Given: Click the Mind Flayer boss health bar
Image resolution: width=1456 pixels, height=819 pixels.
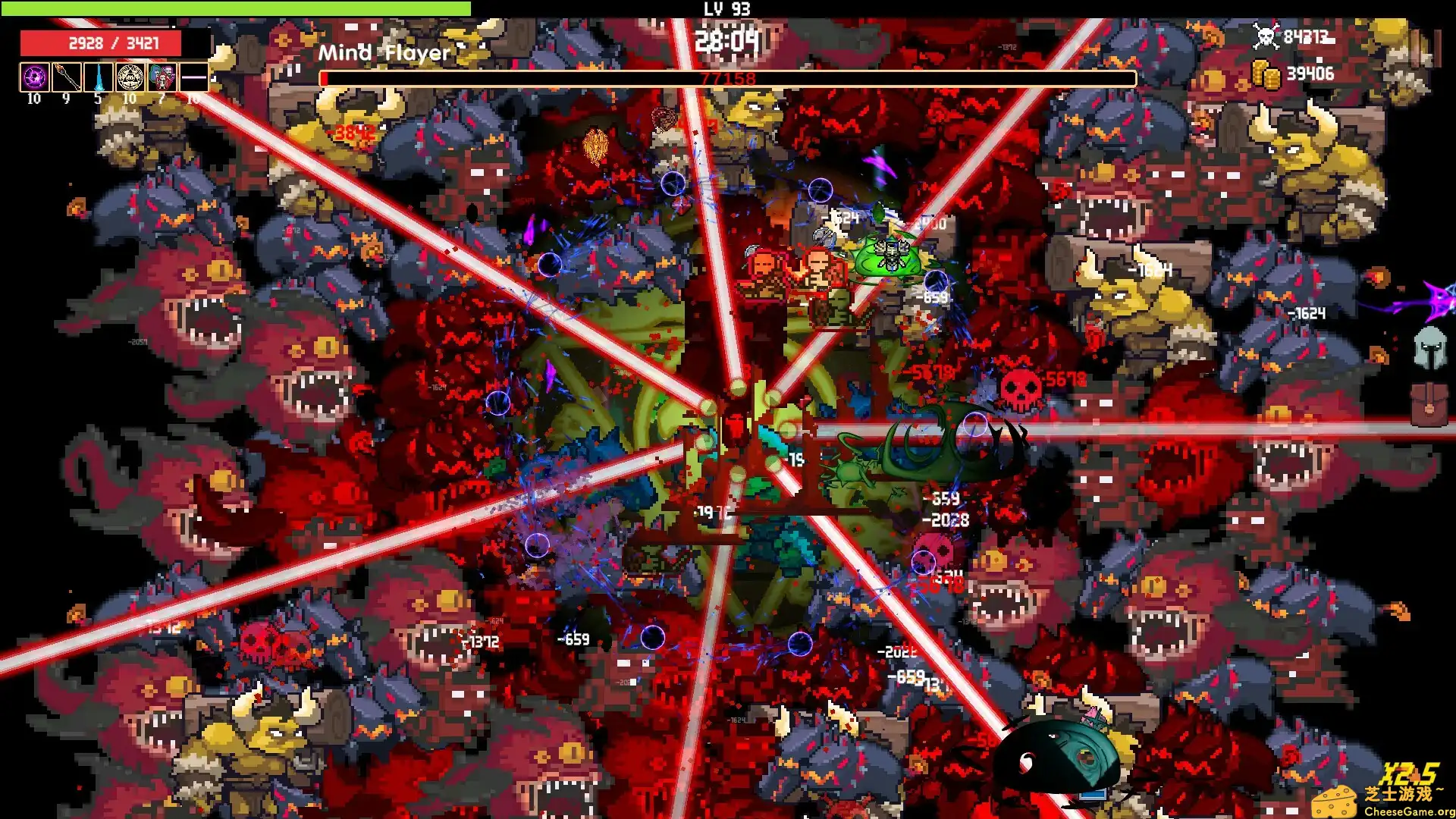Looking at the screenshot, I should [726, 77].
